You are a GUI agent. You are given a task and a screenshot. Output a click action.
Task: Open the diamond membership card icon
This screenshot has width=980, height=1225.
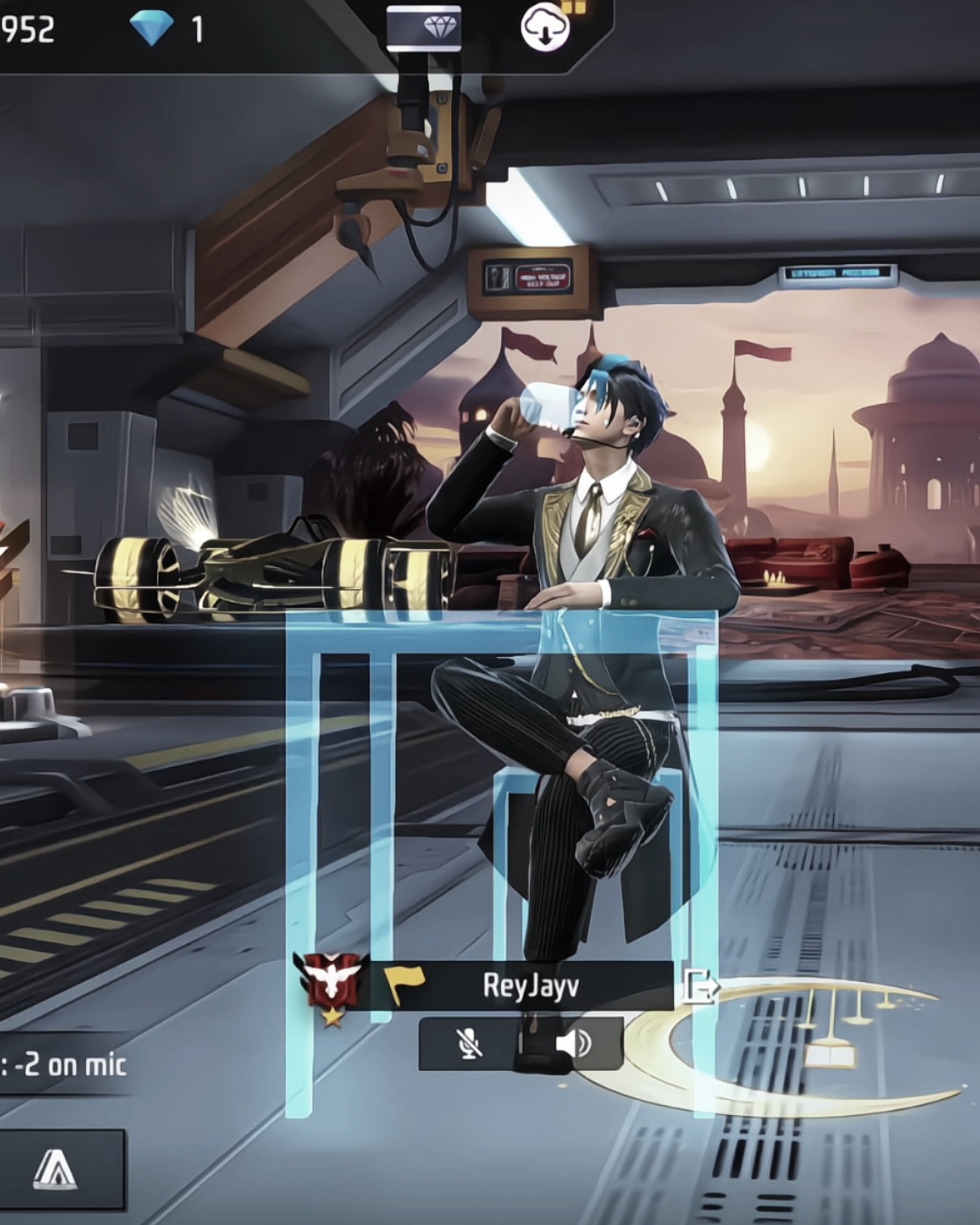click(x=423, y=28)
